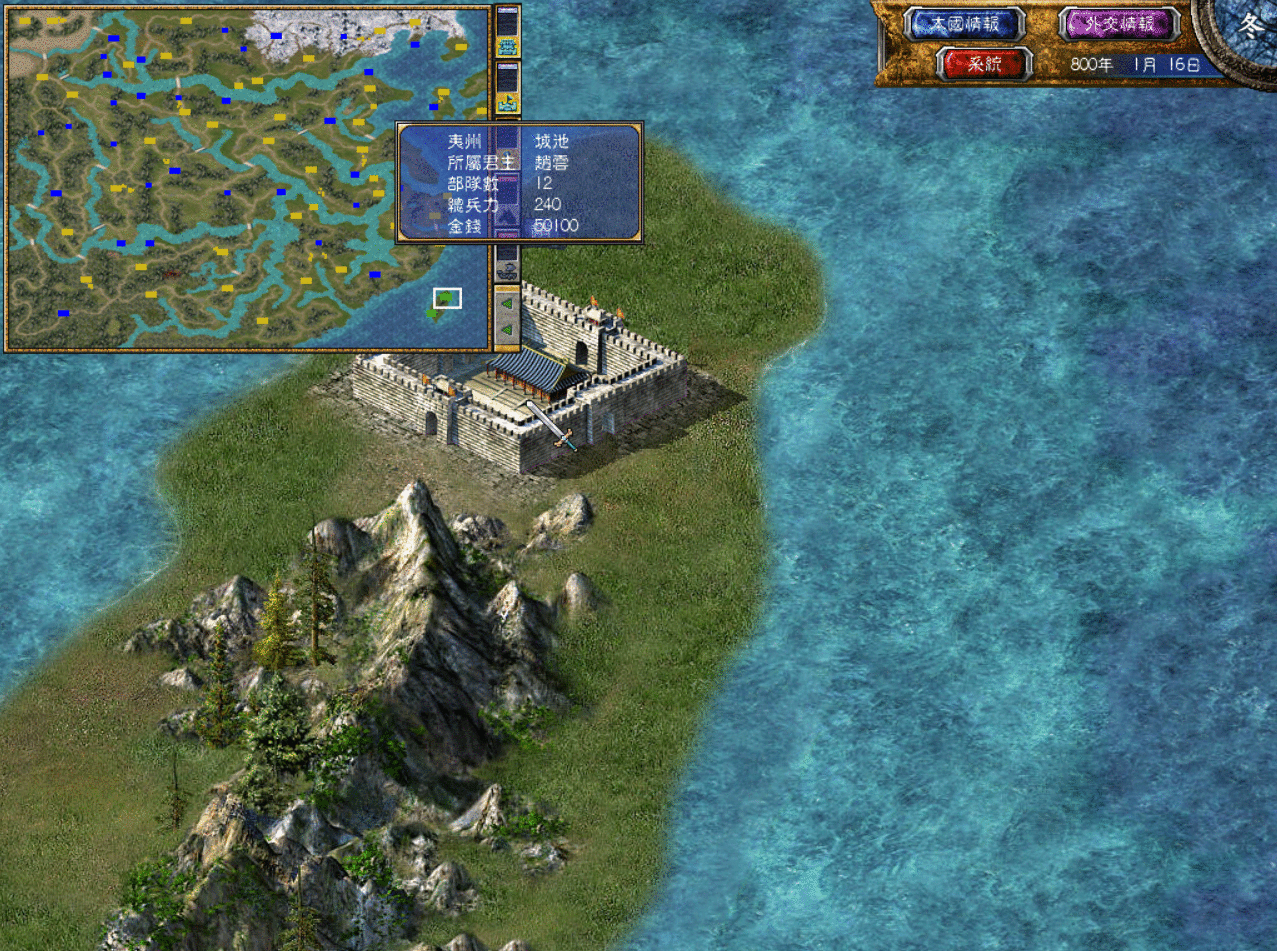Image resolution: width=1277 pixels, height=951 pixels.
Task: Open the 本國情報 domestic info panel
Action: tap(964, 25)
